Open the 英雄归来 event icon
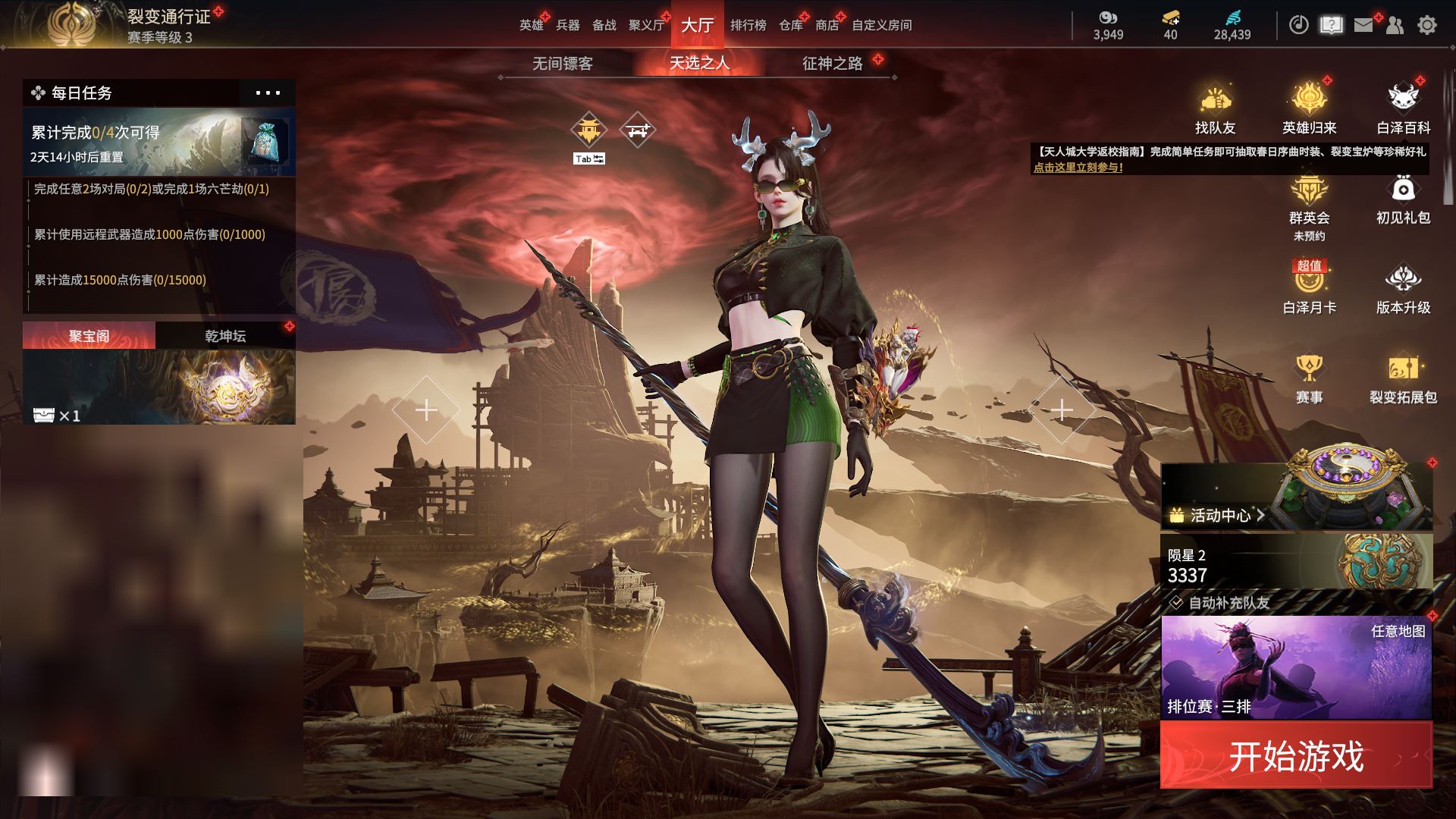1456x819 pixels. 1309,110
